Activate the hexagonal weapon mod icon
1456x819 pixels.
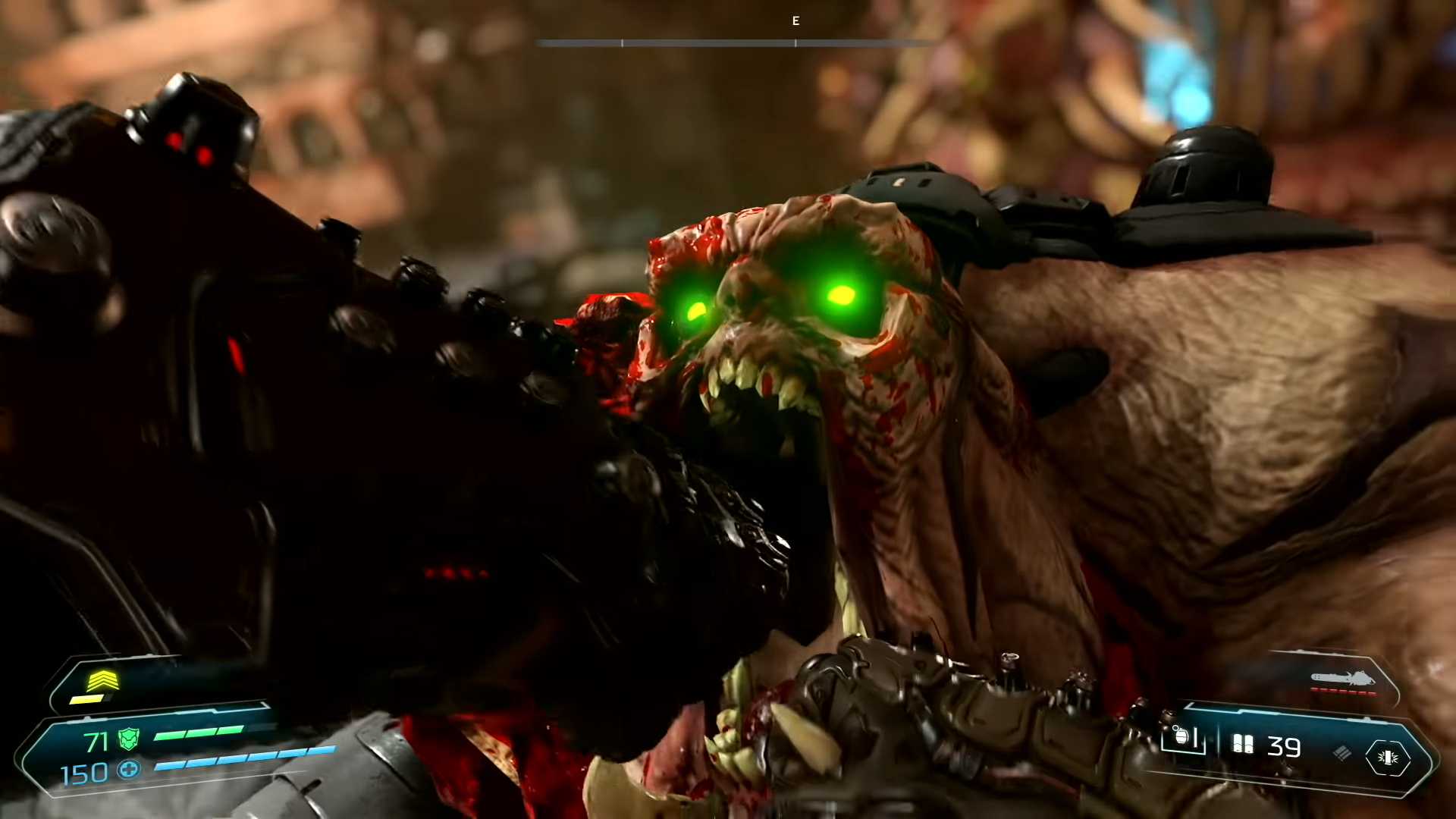pyautogui.click(x=1388, y=758)
